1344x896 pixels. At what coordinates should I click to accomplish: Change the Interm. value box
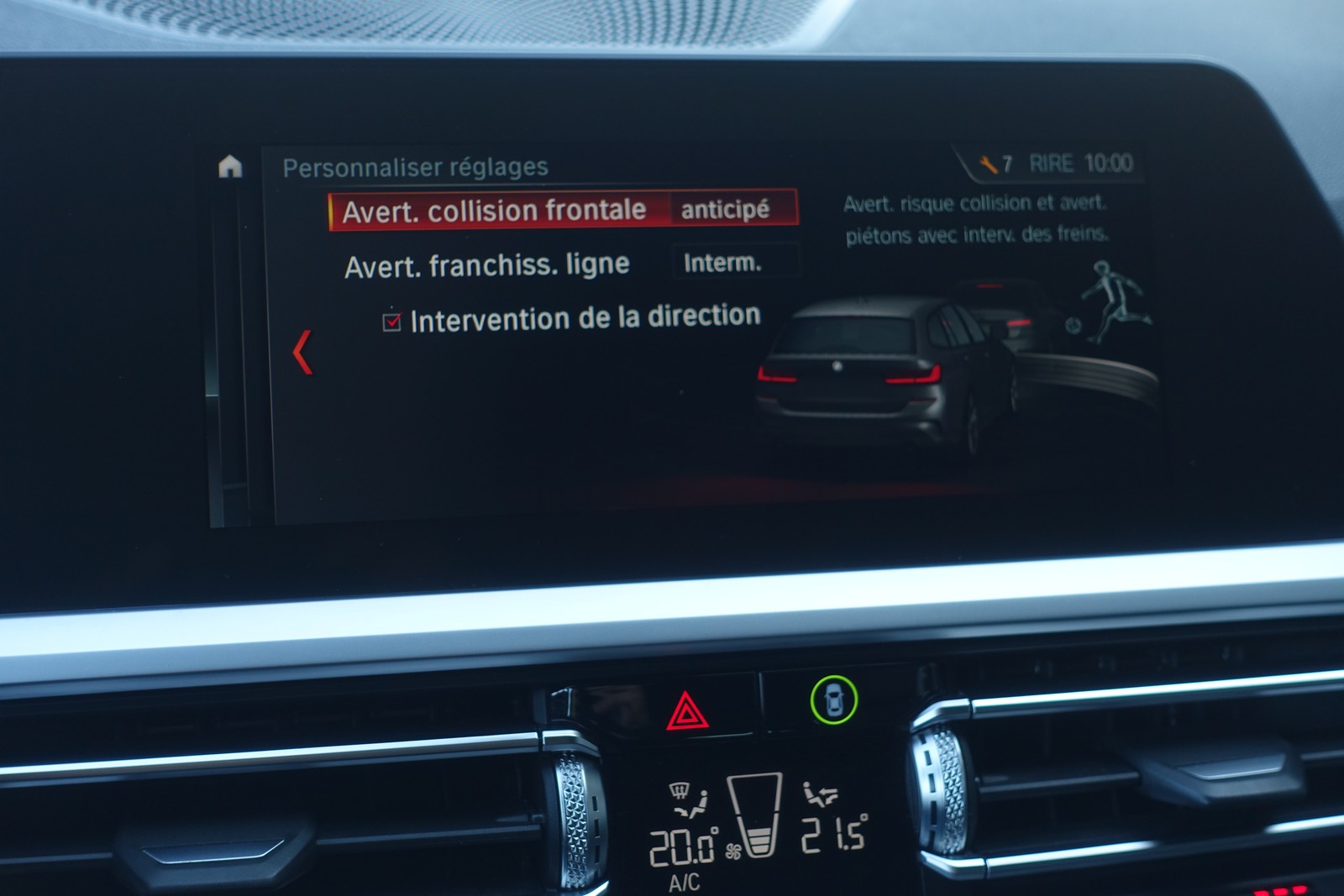[724, 264]
